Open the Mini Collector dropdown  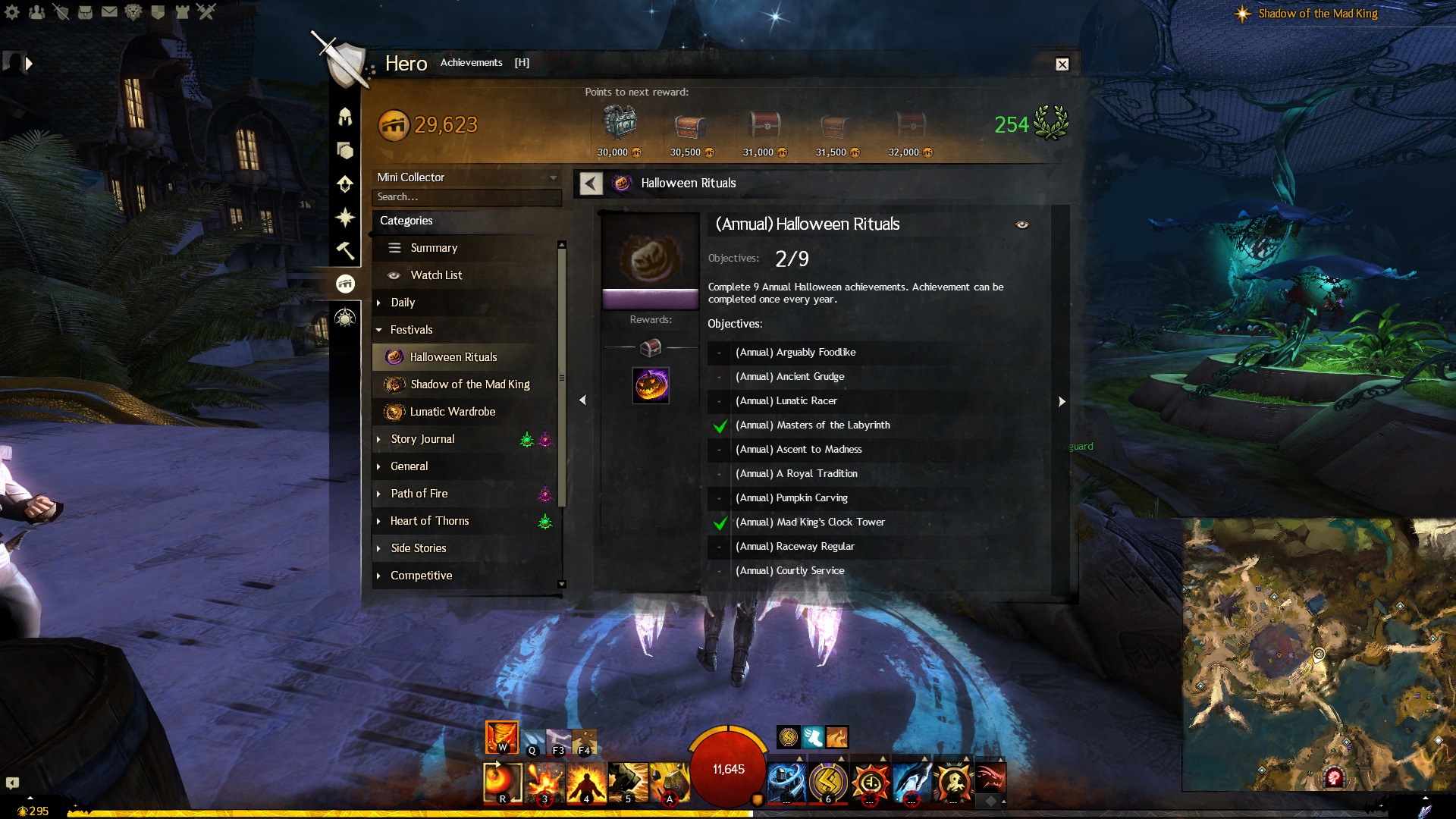(x=467, y=177)
